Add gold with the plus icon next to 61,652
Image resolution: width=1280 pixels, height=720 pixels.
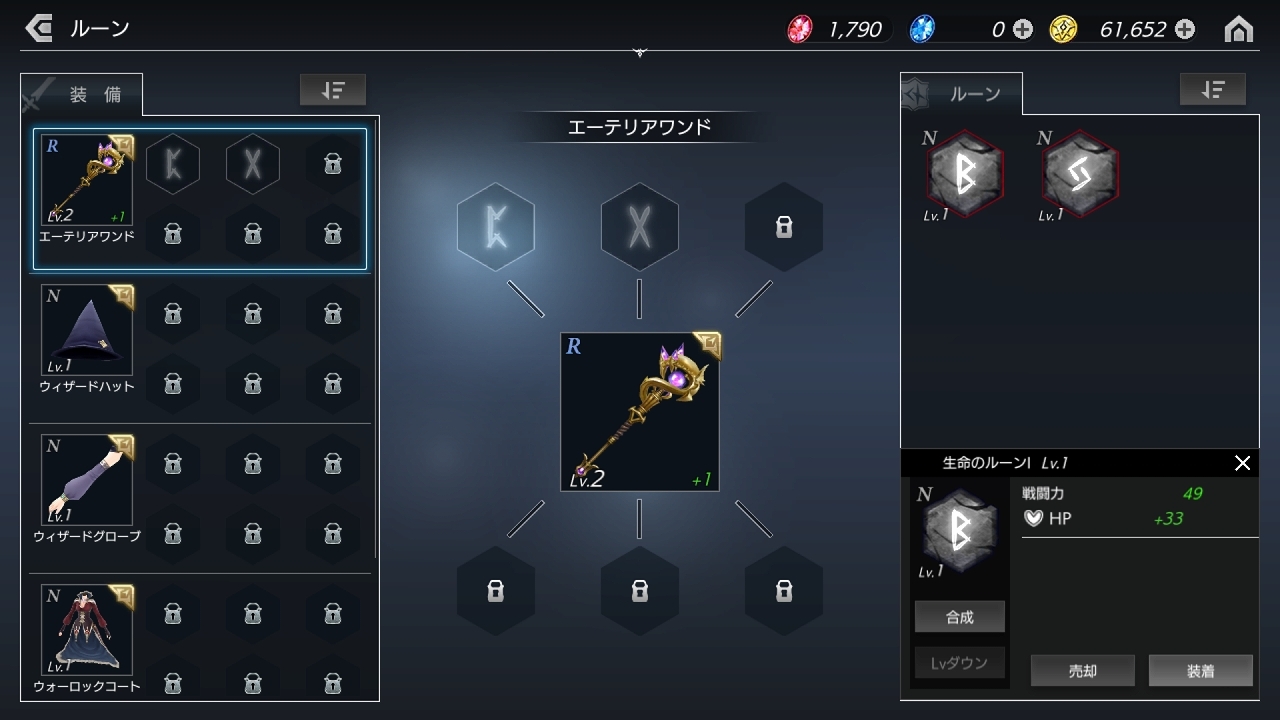point(1184,30)
